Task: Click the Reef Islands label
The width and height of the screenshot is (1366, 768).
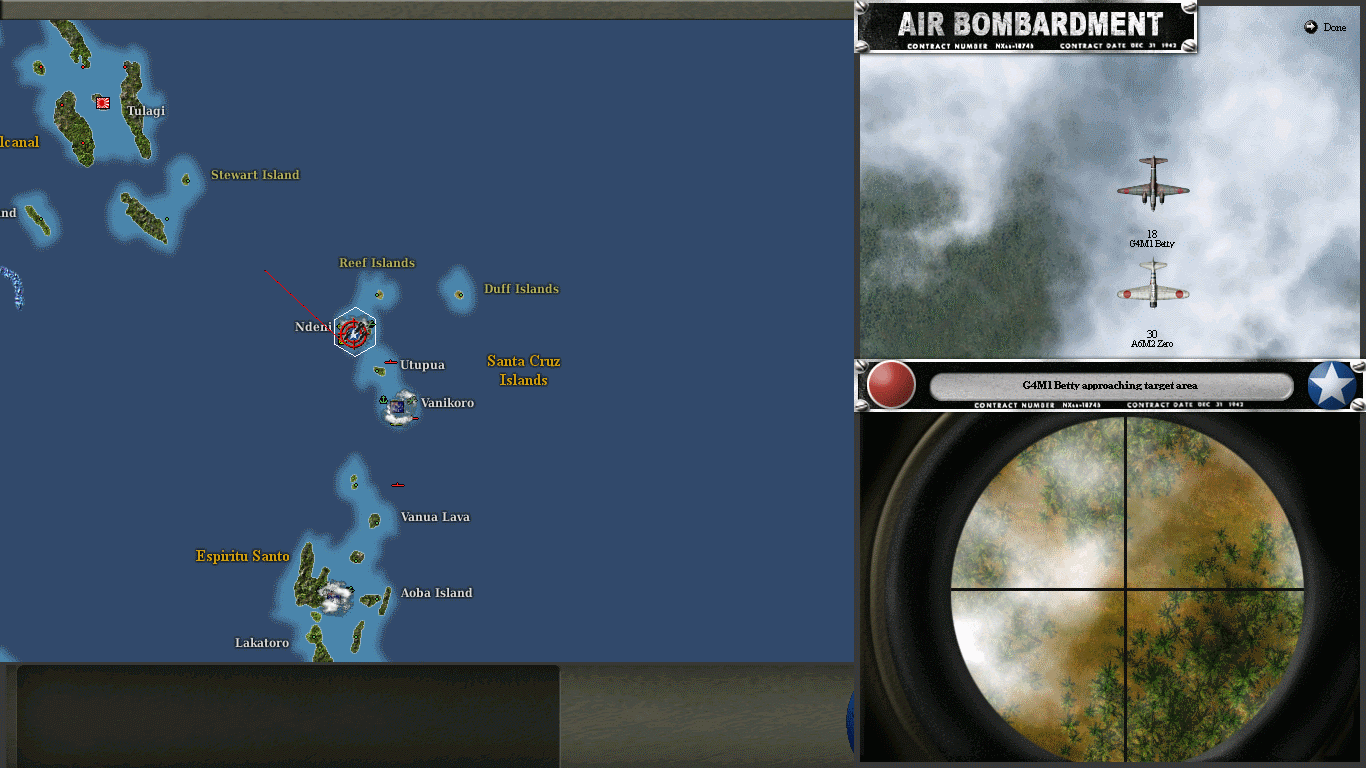Action: pos(376,262)
